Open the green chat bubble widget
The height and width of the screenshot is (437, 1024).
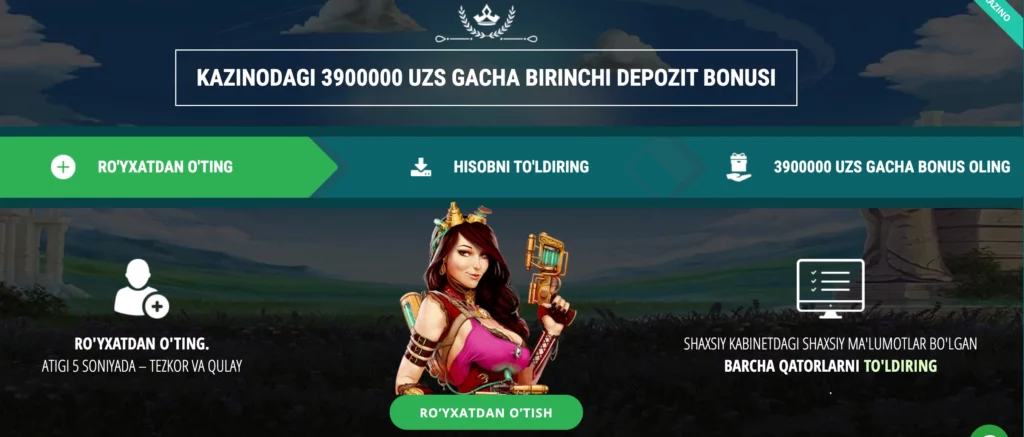(992, 428)
